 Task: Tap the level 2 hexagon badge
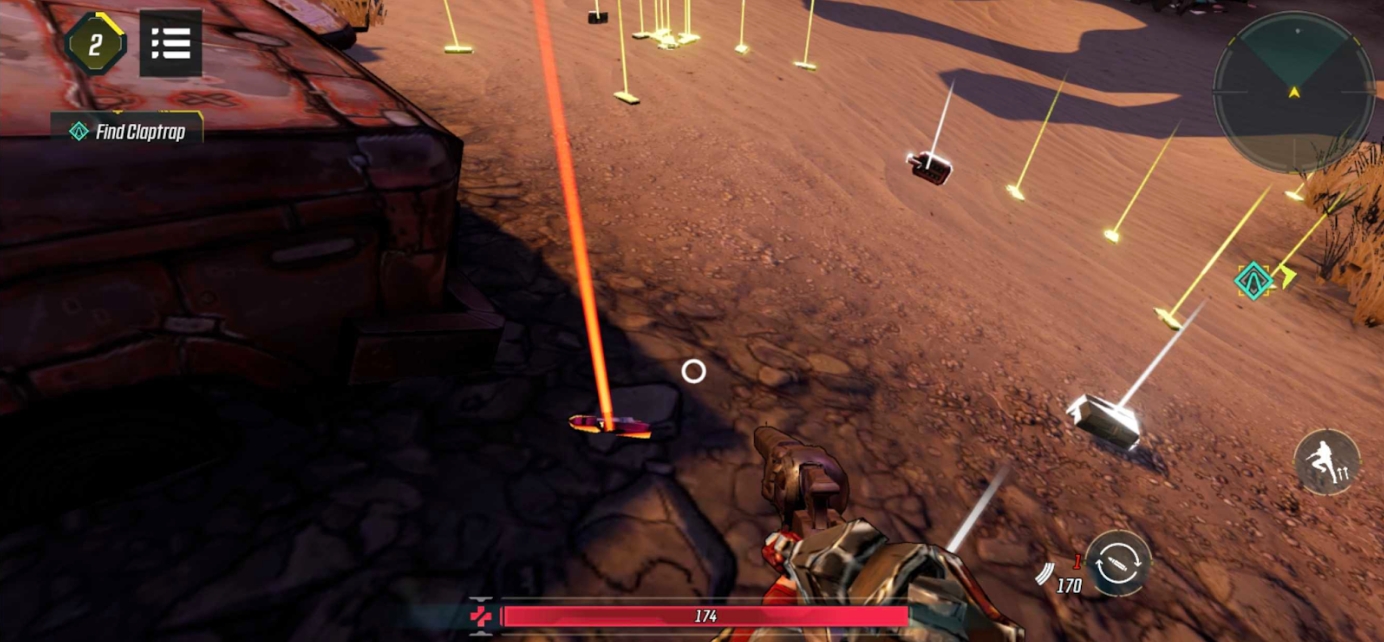click(95, 43)
